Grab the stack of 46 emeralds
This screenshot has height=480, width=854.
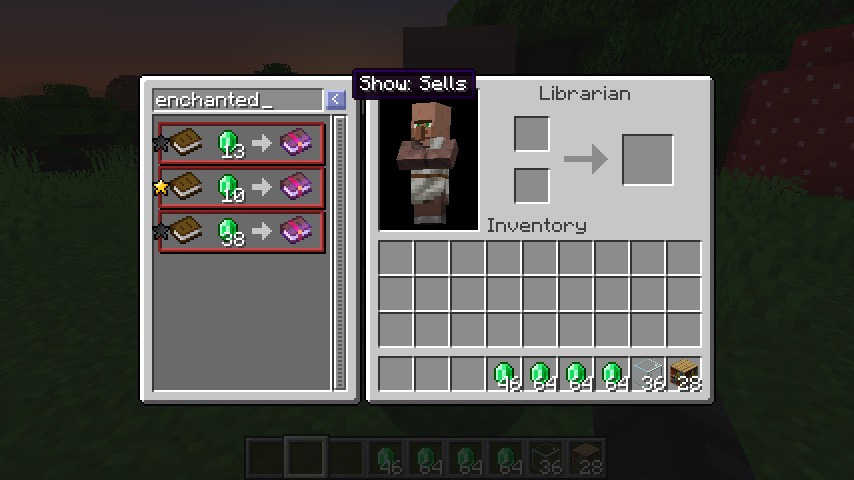[x=504, y=375]
